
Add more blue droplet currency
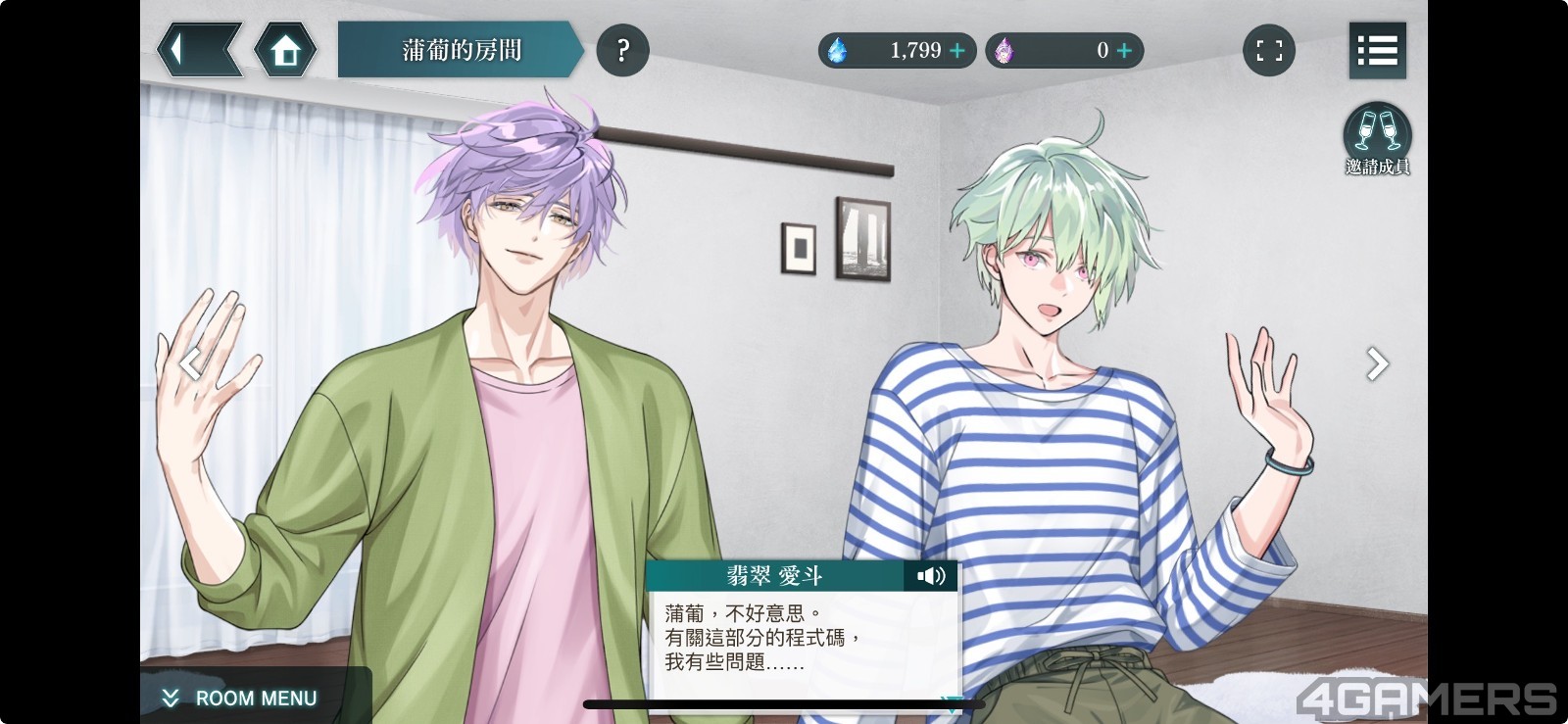click(957, 50)
